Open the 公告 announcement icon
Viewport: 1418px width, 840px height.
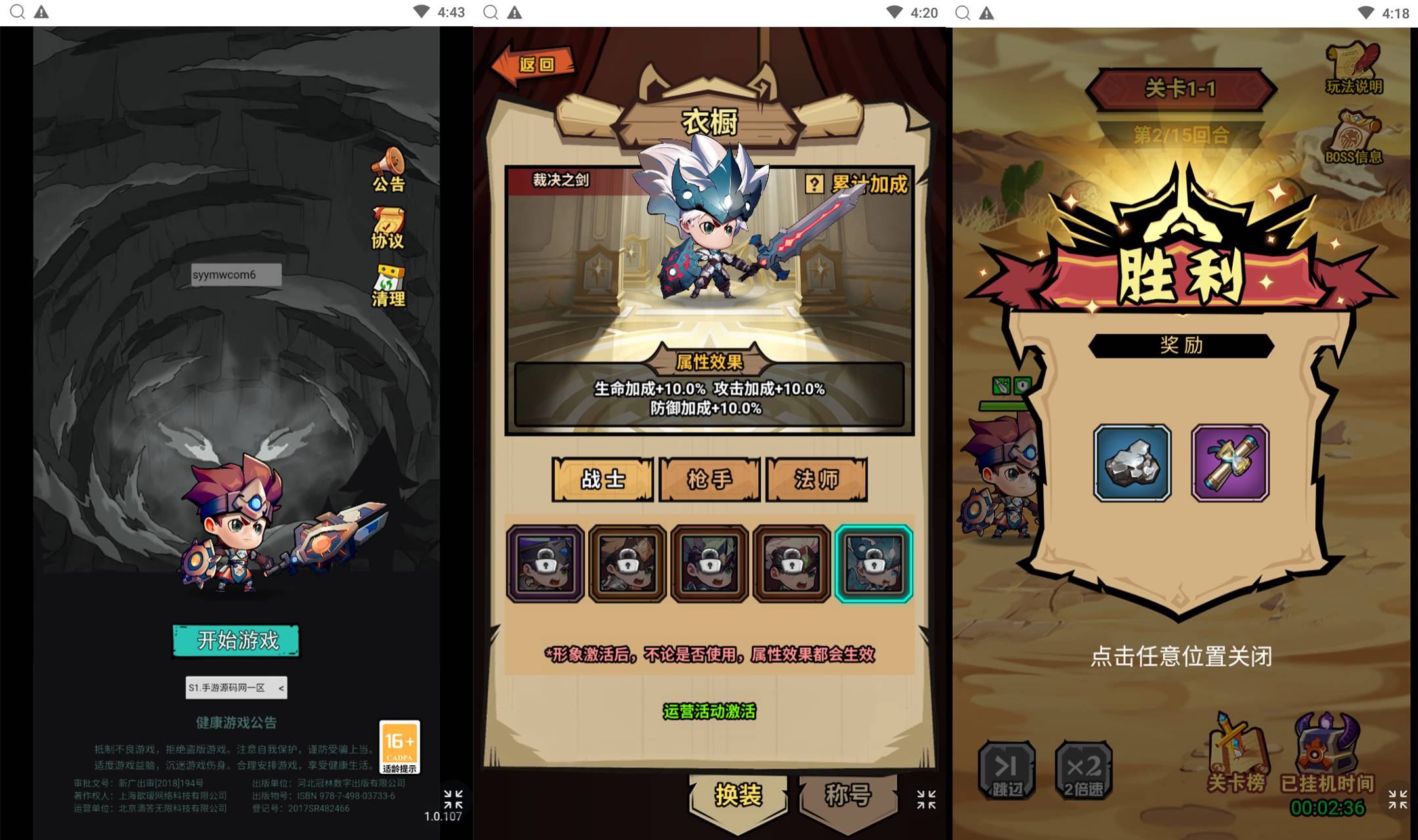click(389, 170)
